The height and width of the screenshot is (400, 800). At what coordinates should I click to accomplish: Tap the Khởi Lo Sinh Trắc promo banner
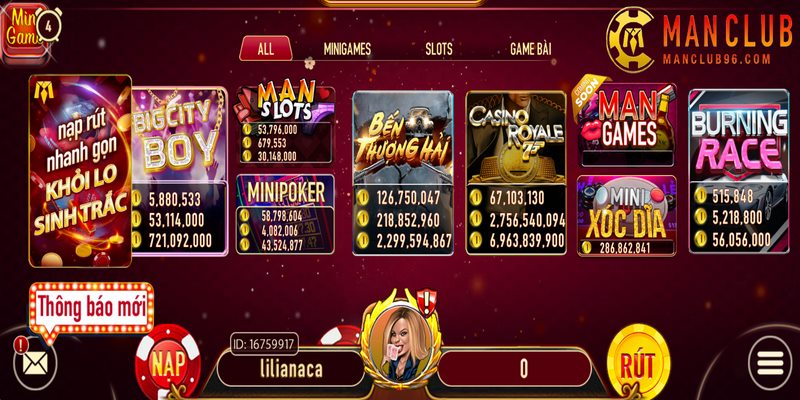click(x=80, y=170)
